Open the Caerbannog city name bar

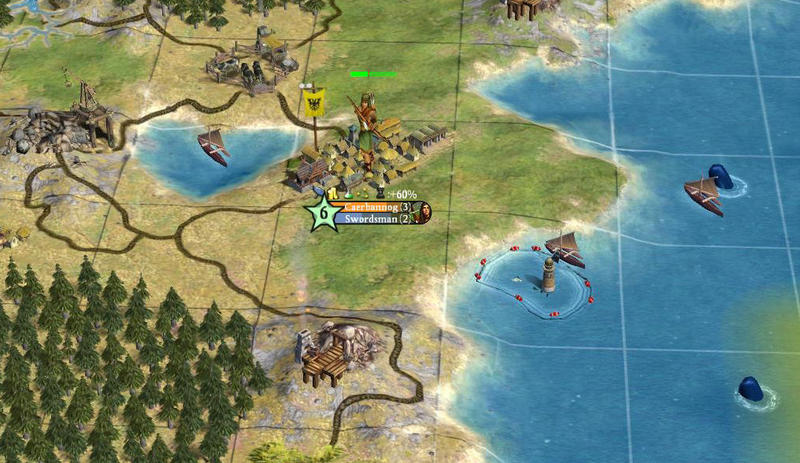[372, 207]
